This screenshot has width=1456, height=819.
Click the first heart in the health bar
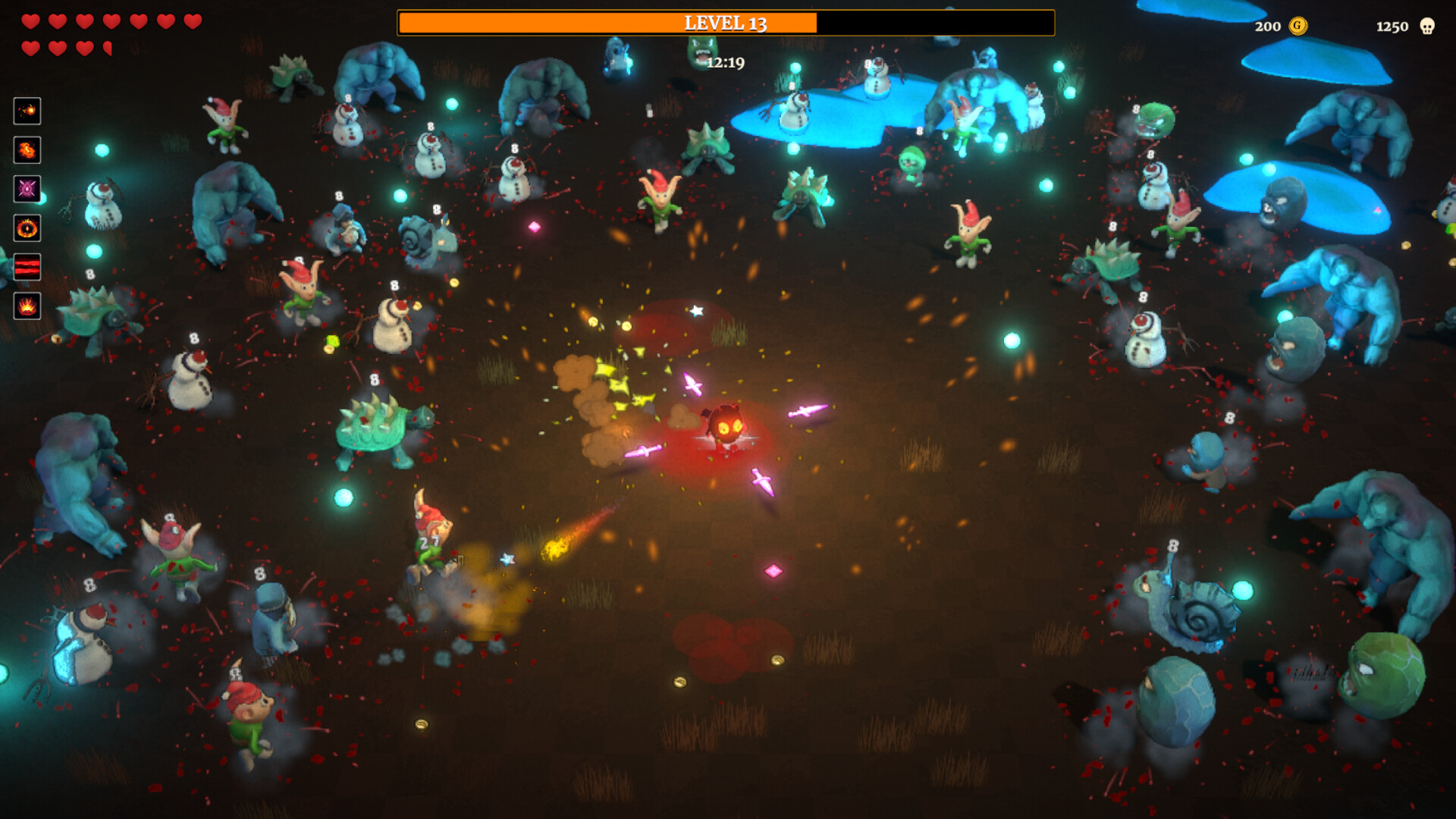coord(30,23)
